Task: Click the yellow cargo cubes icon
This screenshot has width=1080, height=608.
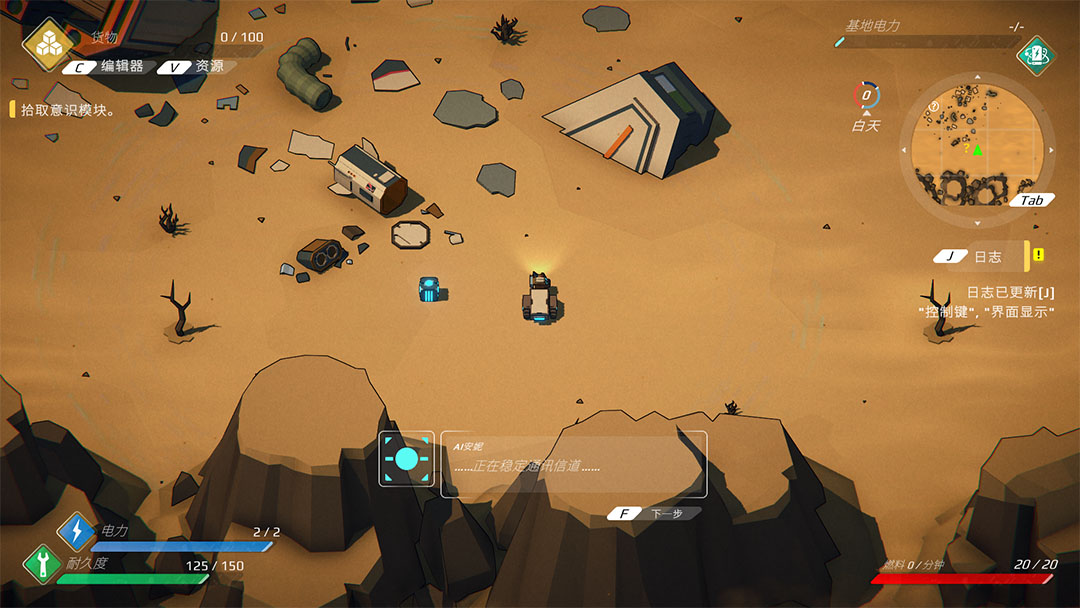Action: pos(47,44)
